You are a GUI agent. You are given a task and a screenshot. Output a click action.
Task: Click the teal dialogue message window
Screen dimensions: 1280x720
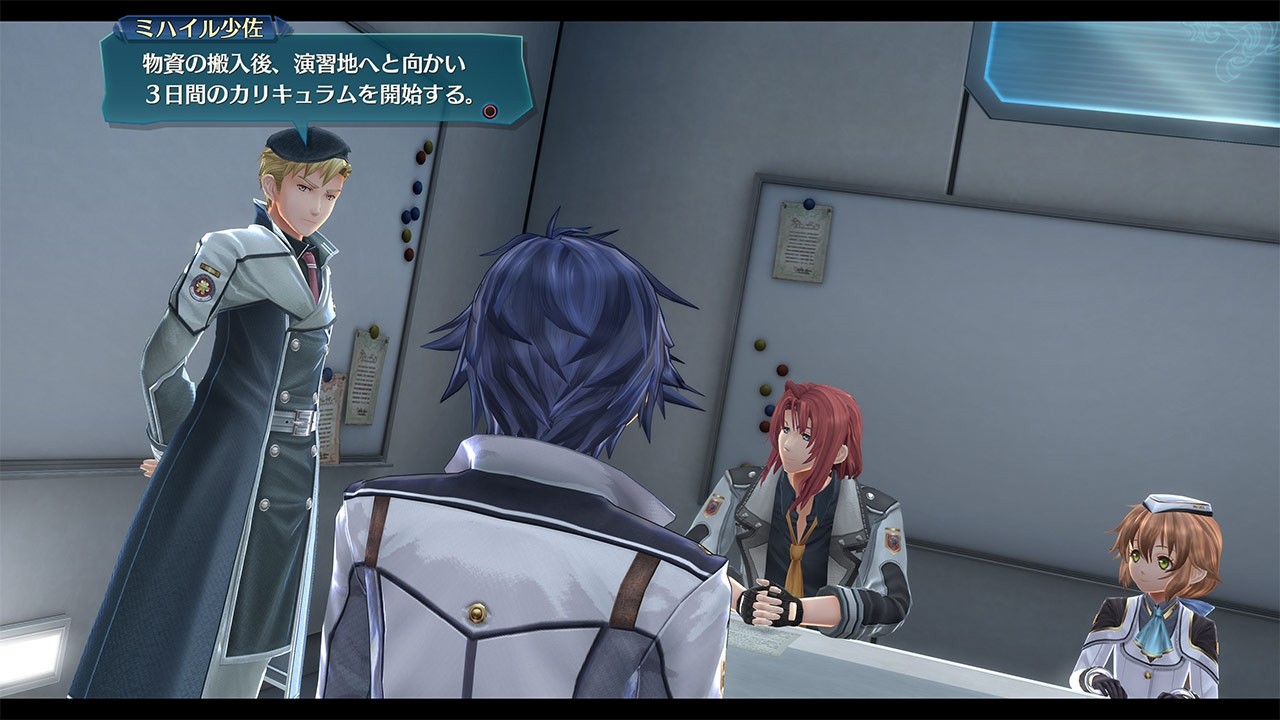coord(300,78)
